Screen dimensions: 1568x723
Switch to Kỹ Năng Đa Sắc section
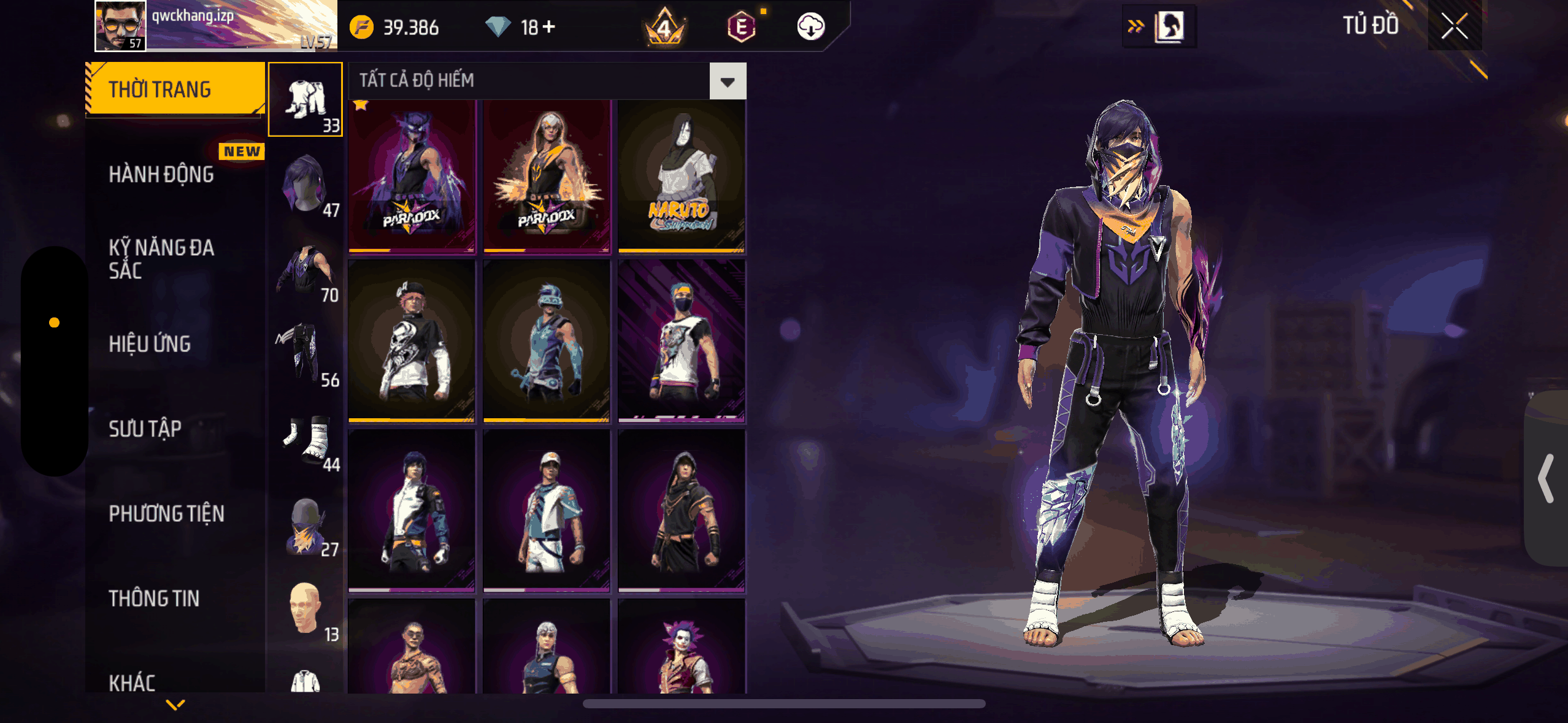pyautogui.click(x=161, y=259)
